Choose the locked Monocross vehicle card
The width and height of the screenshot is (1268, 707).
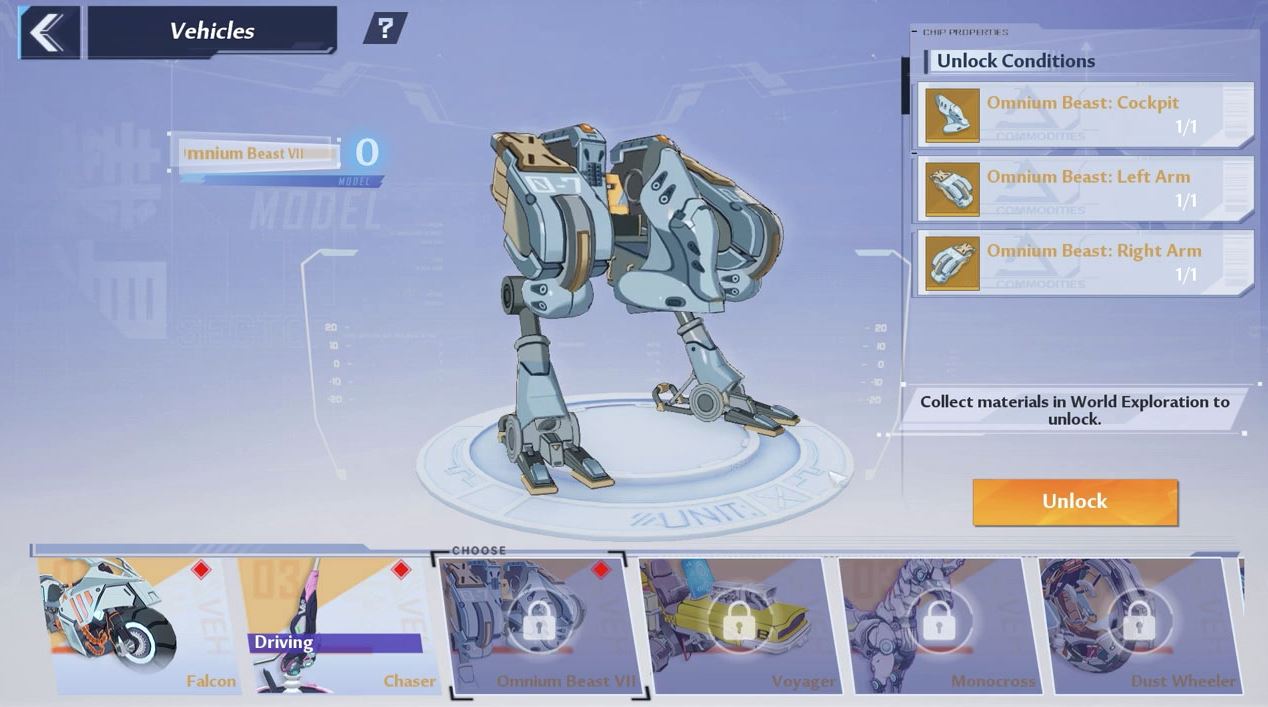point(938,626)
